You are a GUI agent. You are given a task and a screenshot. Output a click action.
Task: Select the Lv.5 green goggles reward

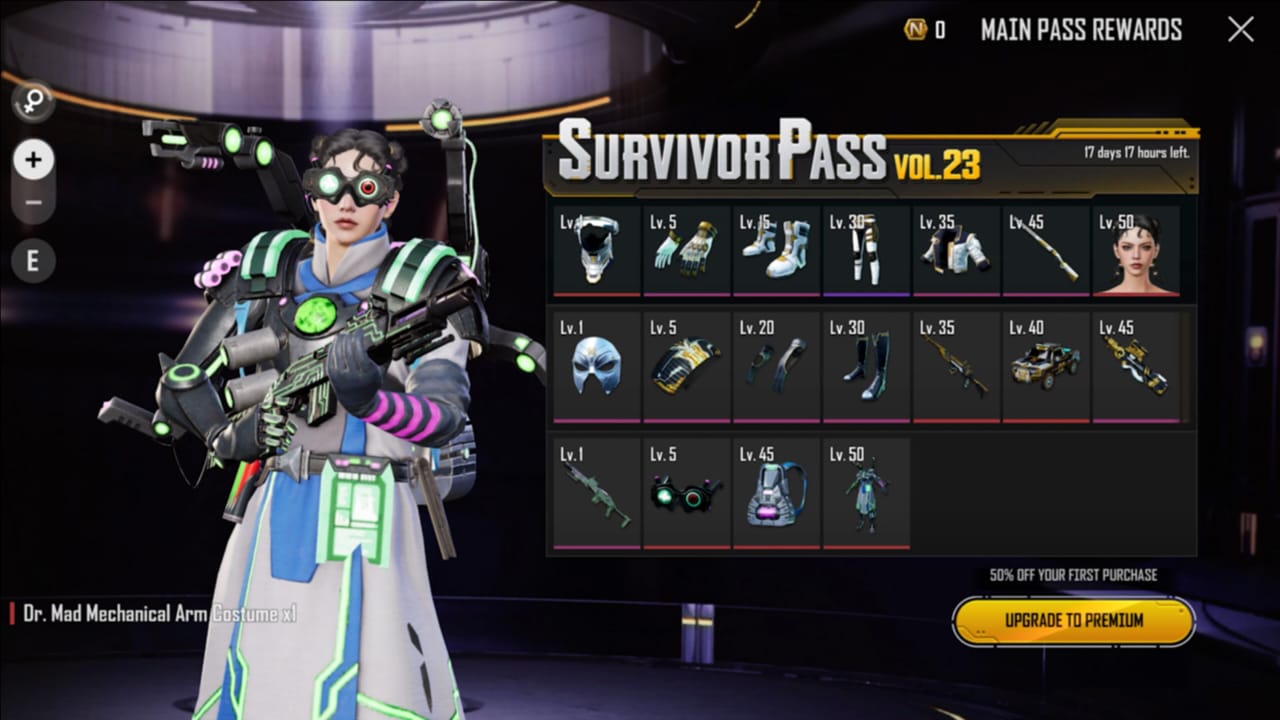(x=687, y=493)
